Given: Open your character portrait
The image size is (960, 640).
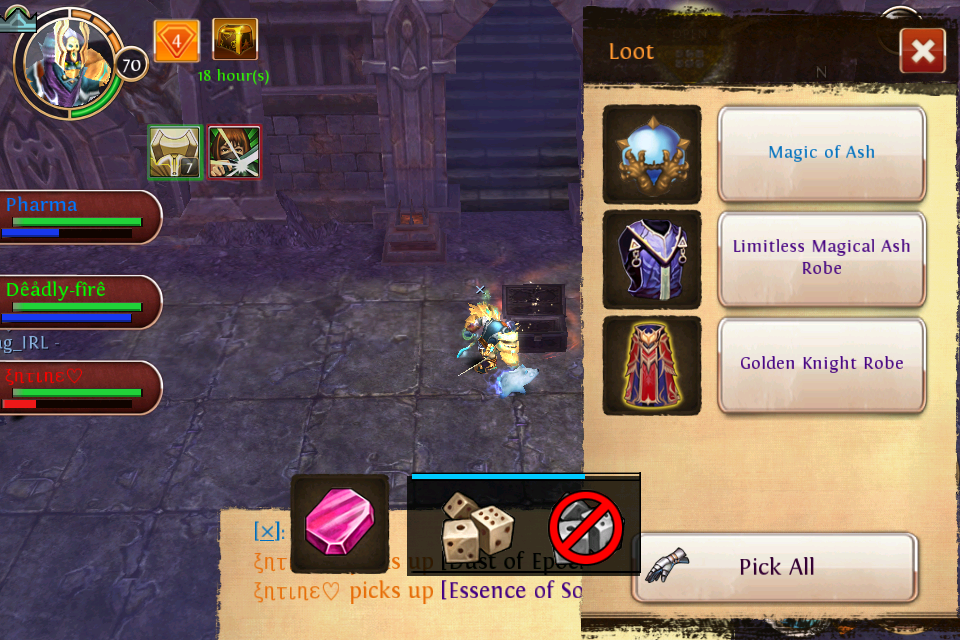Looking at the screenshot, I should [x=70, y=62].
